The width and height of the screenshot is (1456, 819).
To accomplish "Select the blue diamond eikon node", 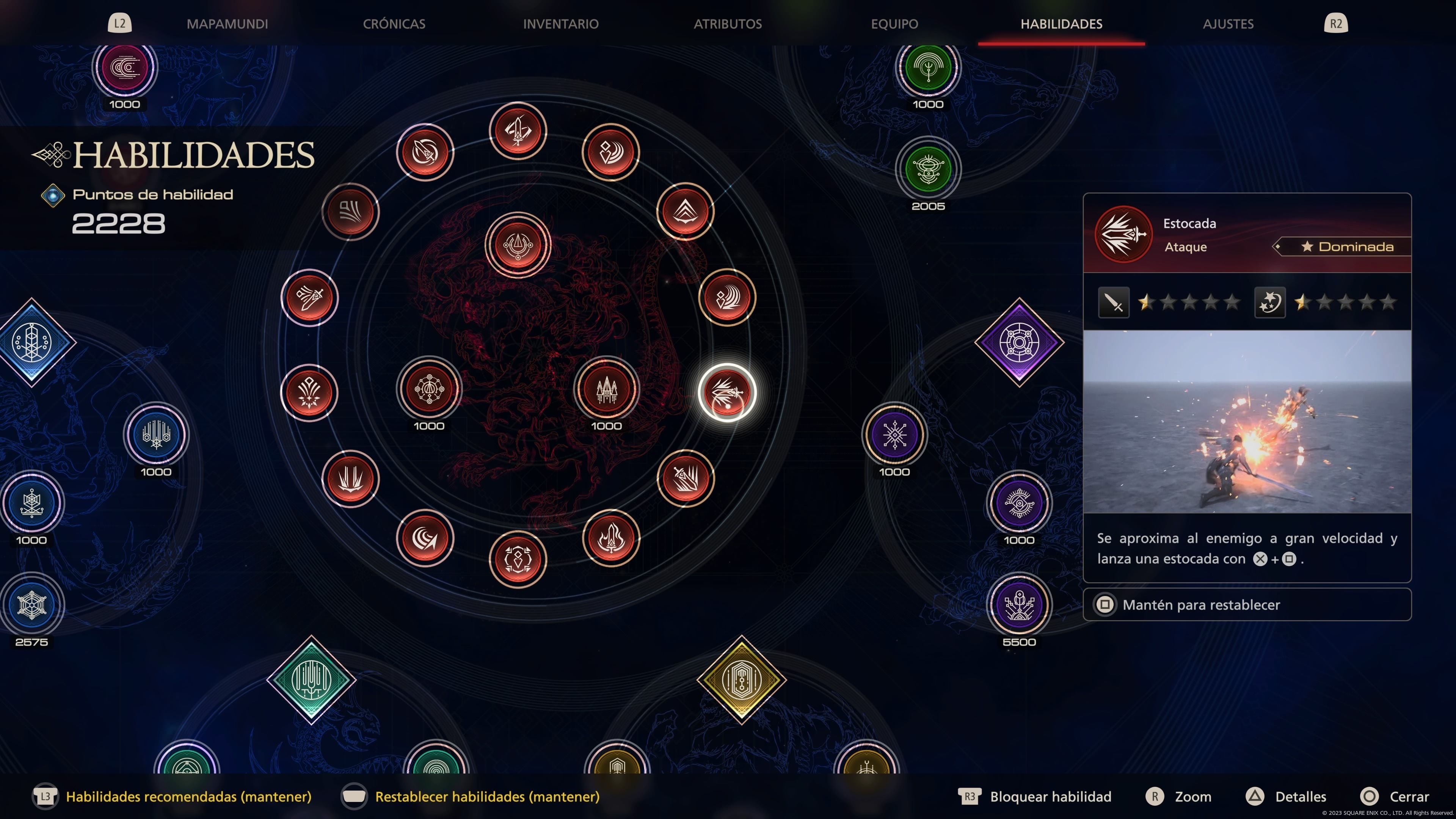I will point(31,342).
